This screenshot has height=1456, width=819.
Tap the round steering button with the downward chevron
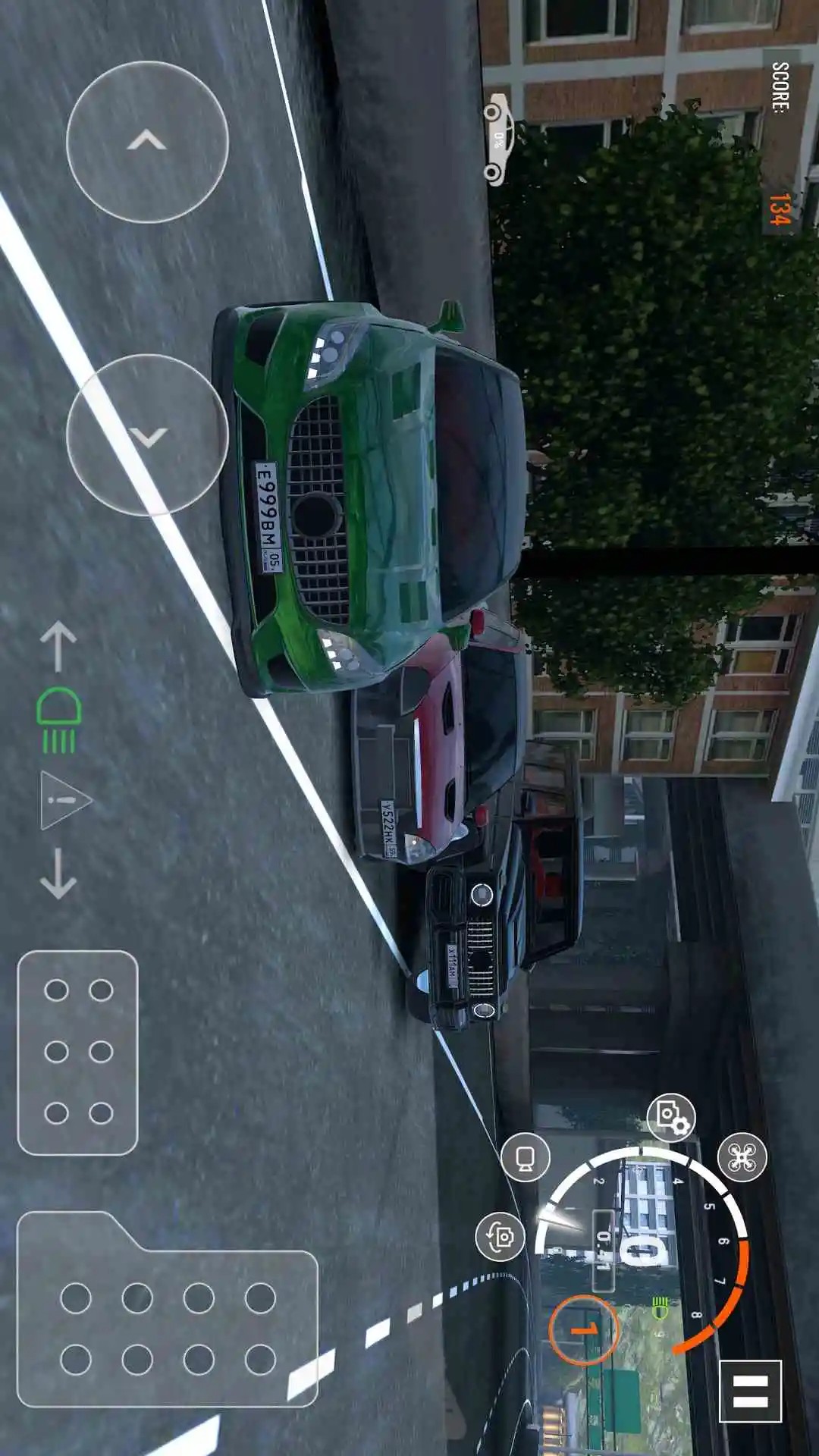tap(147, 435)
